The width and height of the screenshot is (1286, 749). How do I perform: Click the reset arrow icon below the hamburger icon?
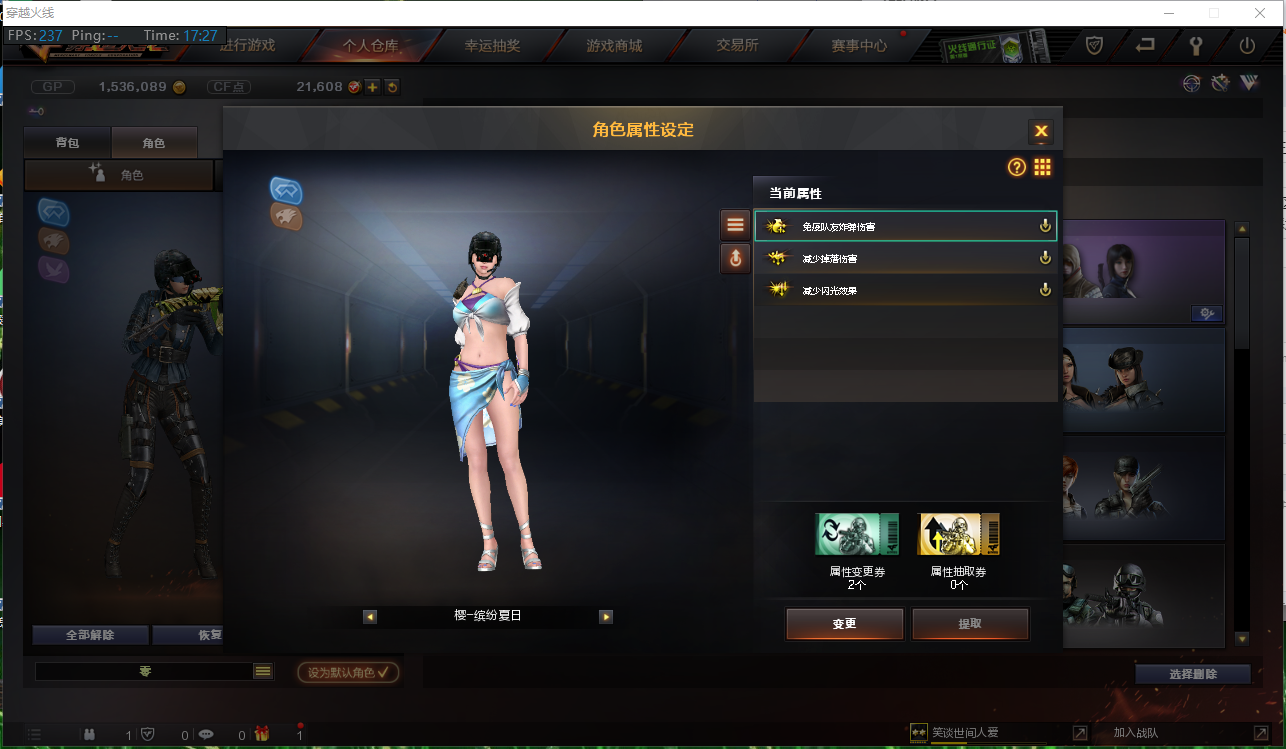(x=735, y=258)
